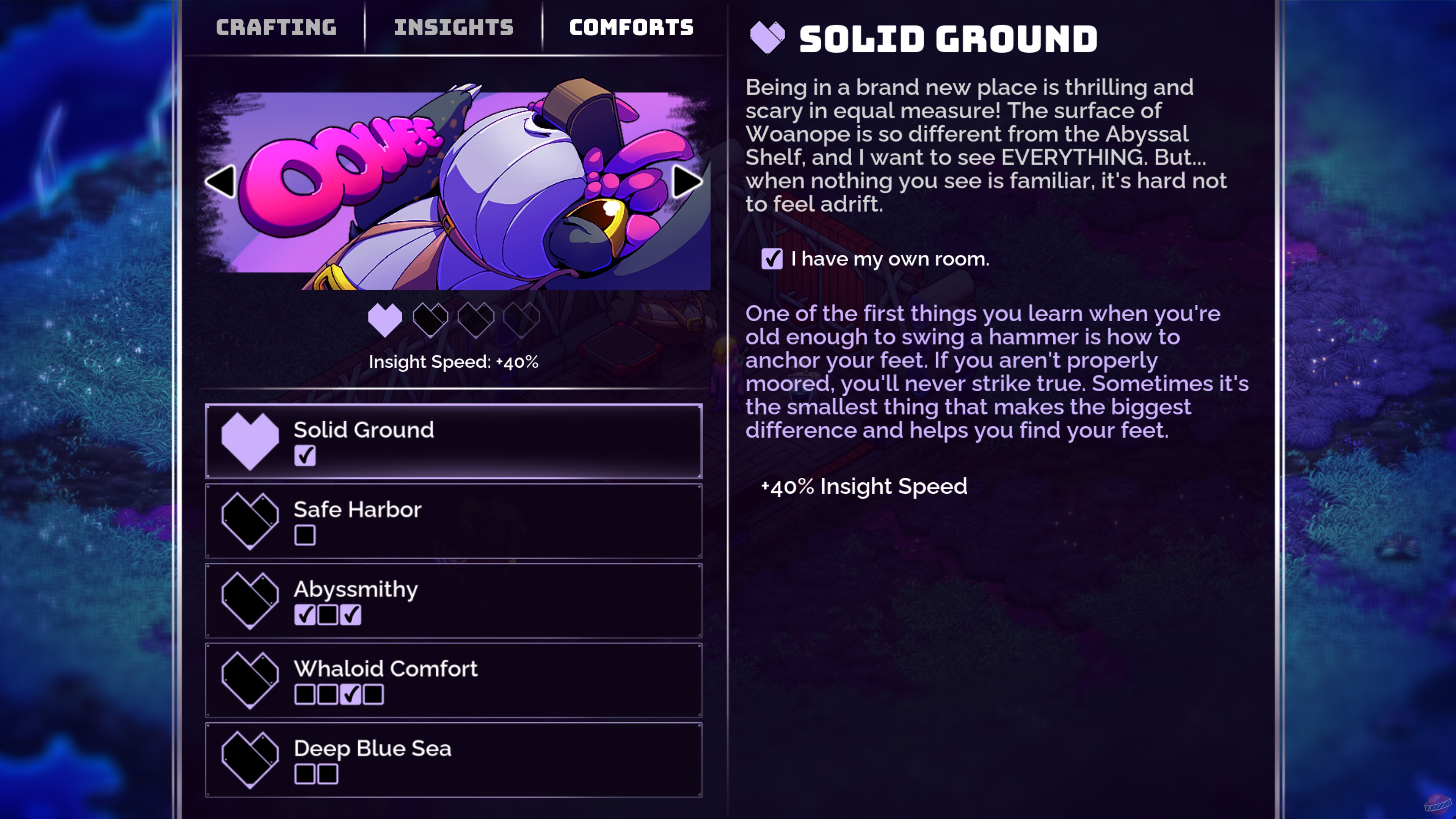Select the Whaloid Comfort list entry
1456x819 pixels.
(x=452, y=680)
